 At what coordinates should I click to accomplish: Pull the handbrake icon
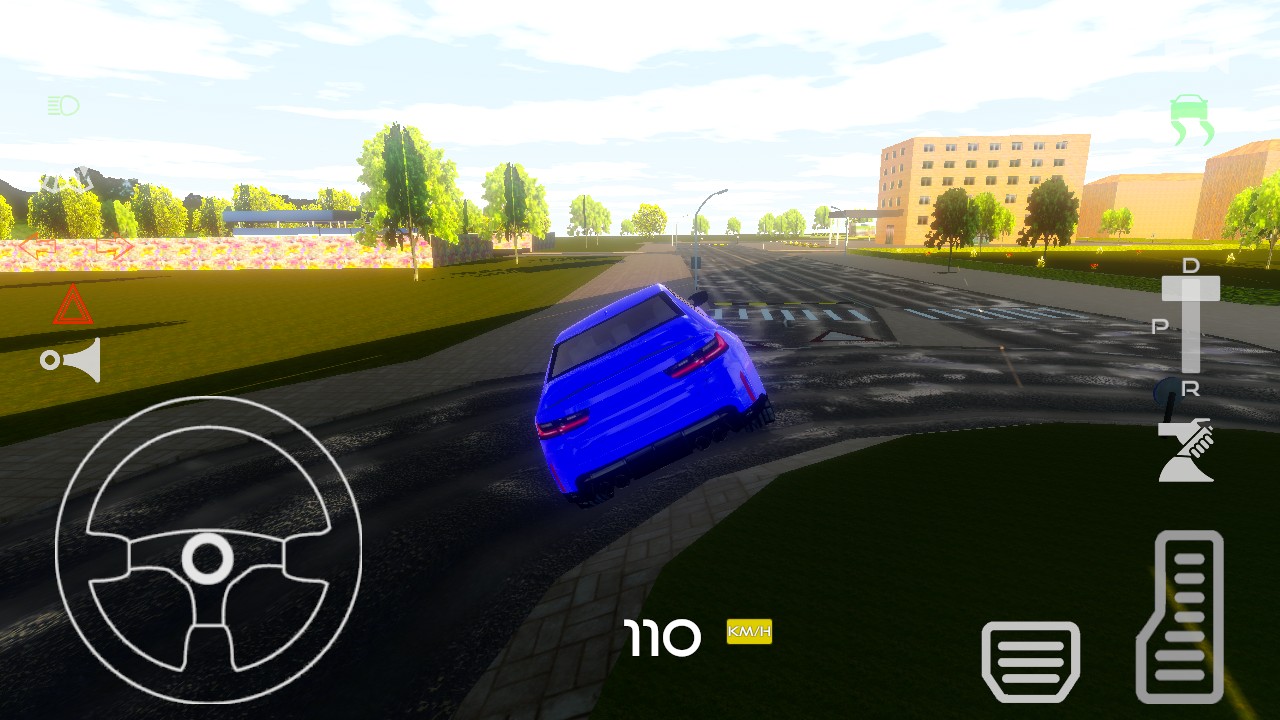click(x=1187, y=451)
